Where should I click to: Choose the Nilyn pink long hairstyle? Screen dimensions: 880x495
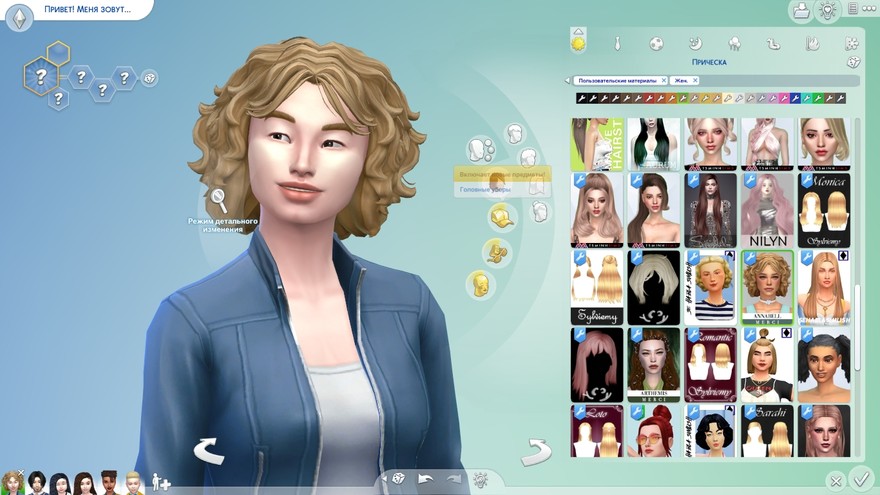(767, 210)
